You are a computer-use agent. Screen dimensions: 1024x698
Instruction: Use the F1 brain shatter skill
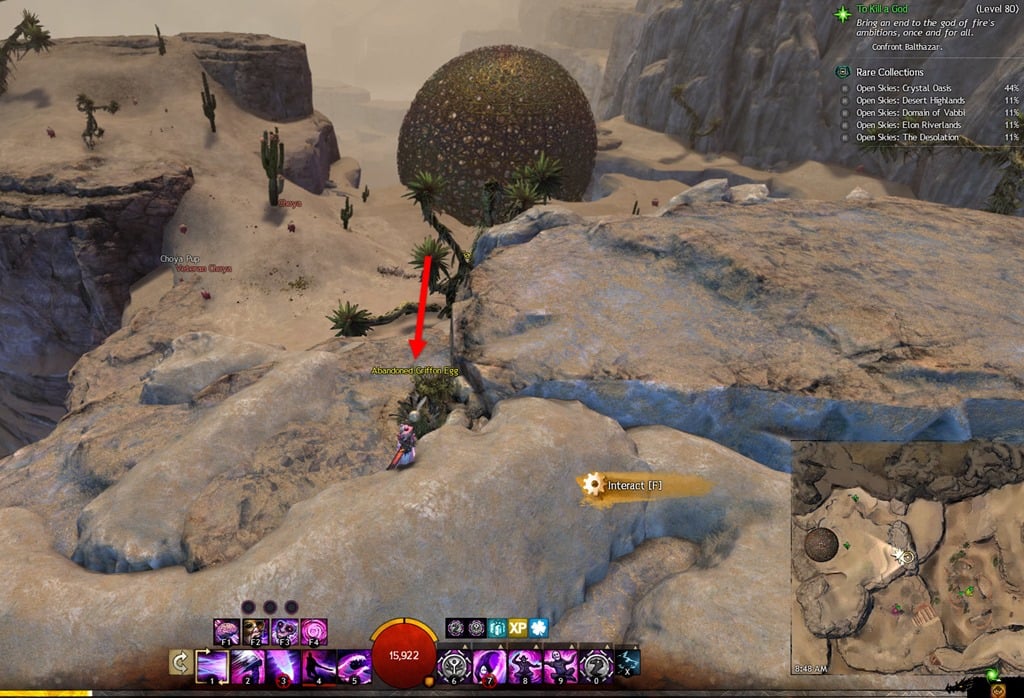pyautogui.click(x=227, y=631)
